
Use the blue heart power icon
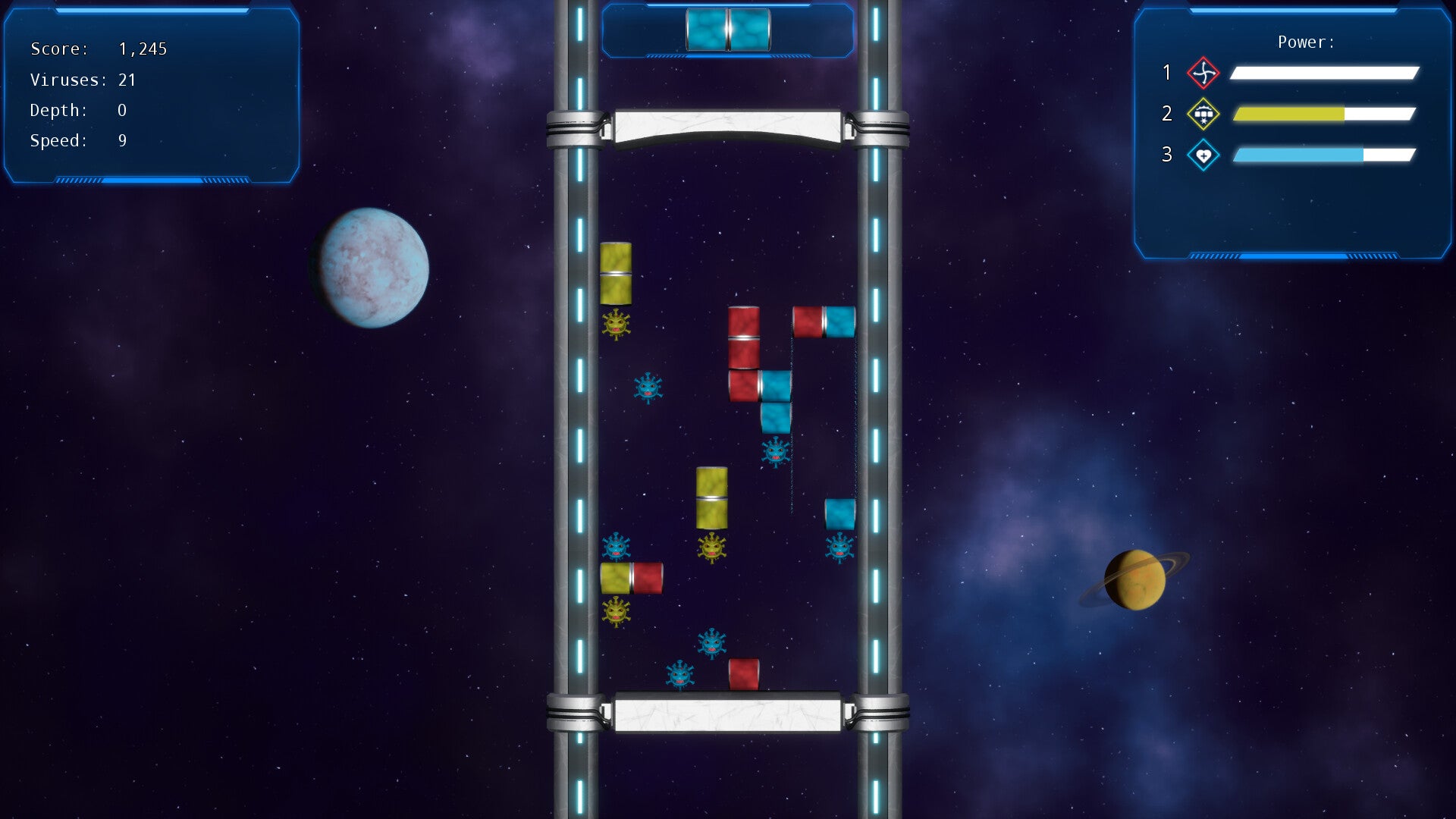click(1203, 155)
